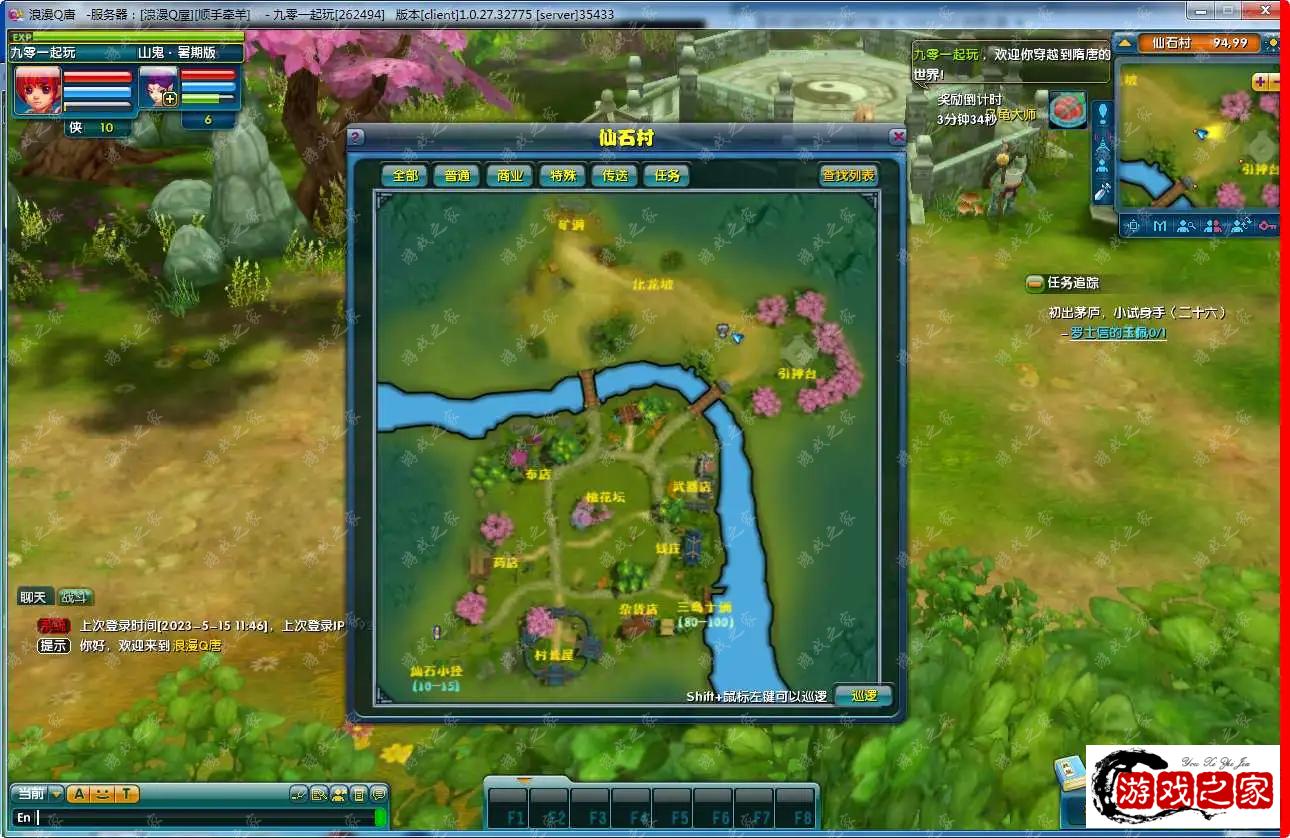Open the 当前 chat channel dropdown
The image size is (1290, 838).
coord(56,794)
